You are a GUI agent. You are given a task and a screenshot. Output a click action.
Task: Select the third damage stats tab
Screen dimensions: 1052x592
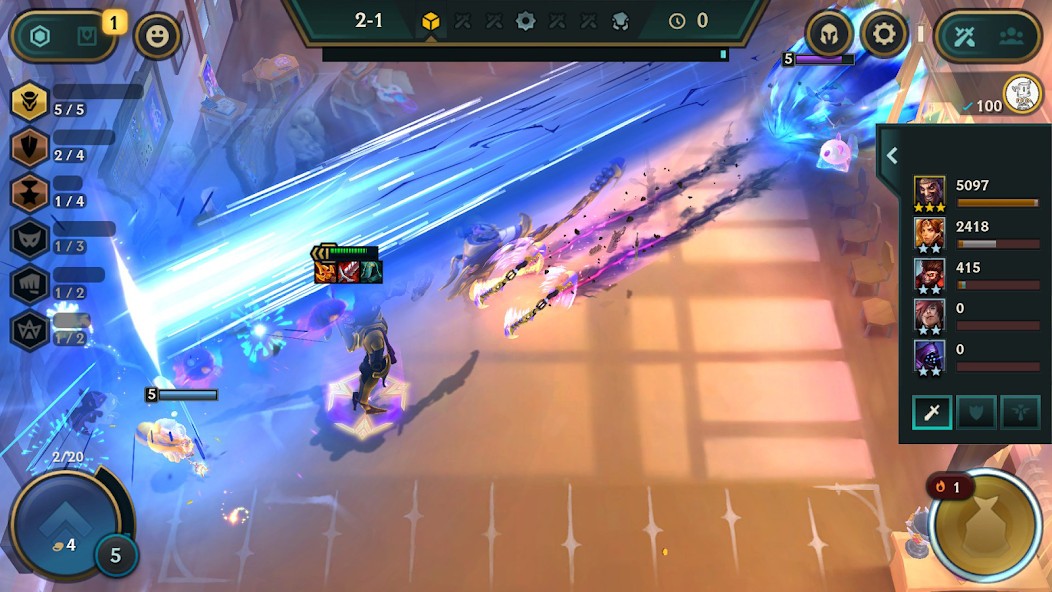pyautogui.click(x=1020, y=413)
